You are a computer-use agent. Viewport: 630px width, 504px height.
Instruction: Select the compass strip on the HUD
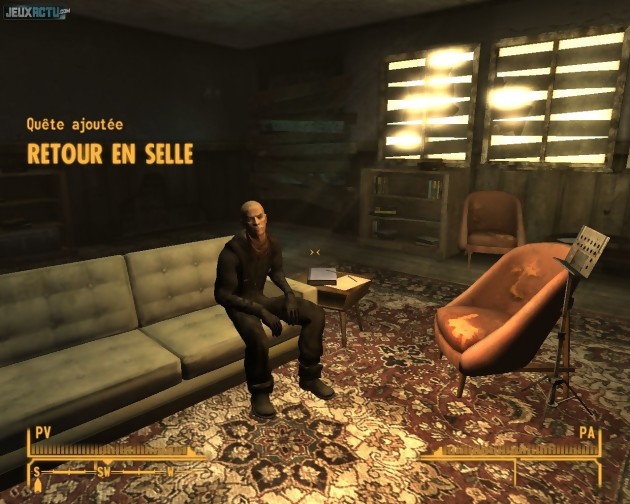105,470
